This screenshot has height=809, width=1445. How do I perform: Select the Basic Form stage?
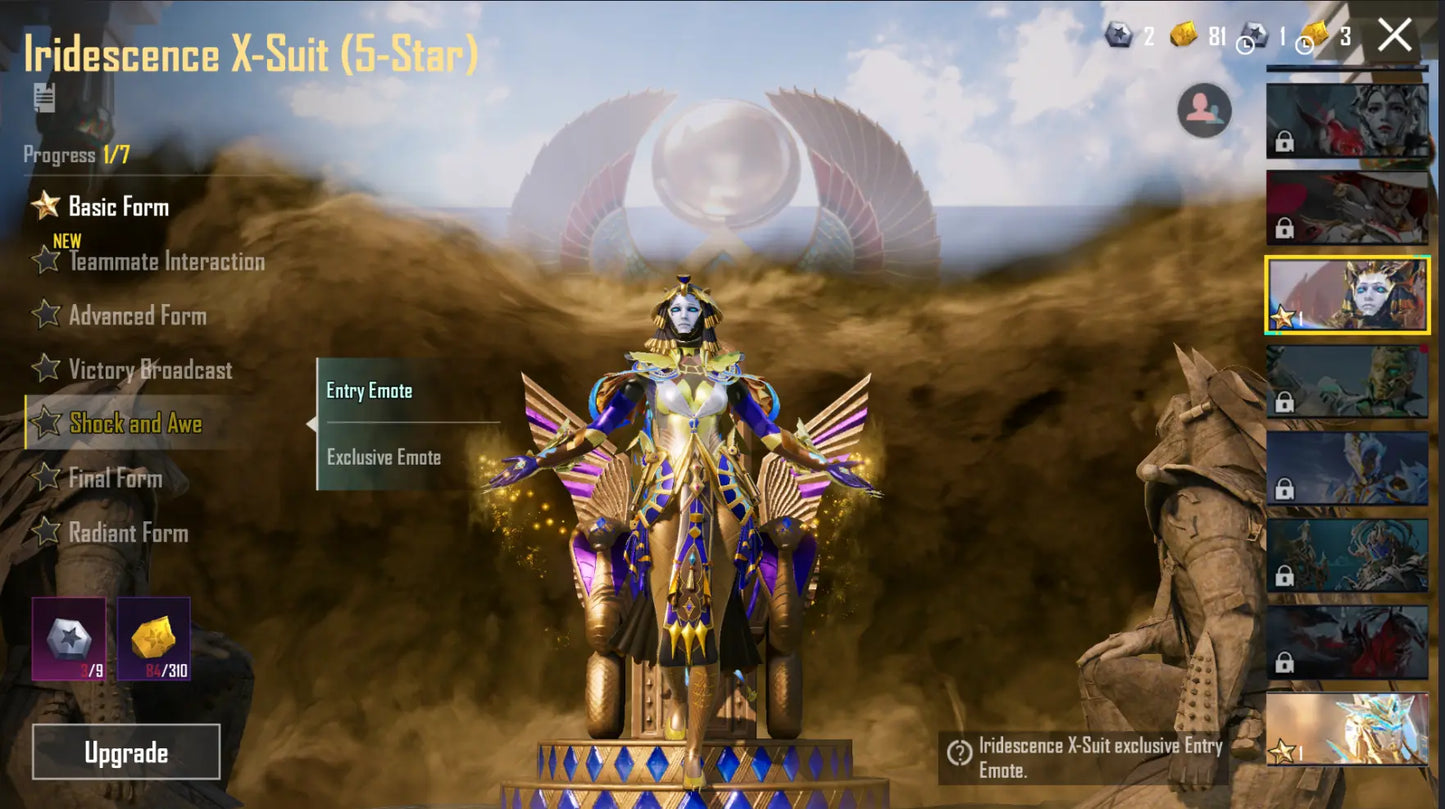[x=118, y=207]
